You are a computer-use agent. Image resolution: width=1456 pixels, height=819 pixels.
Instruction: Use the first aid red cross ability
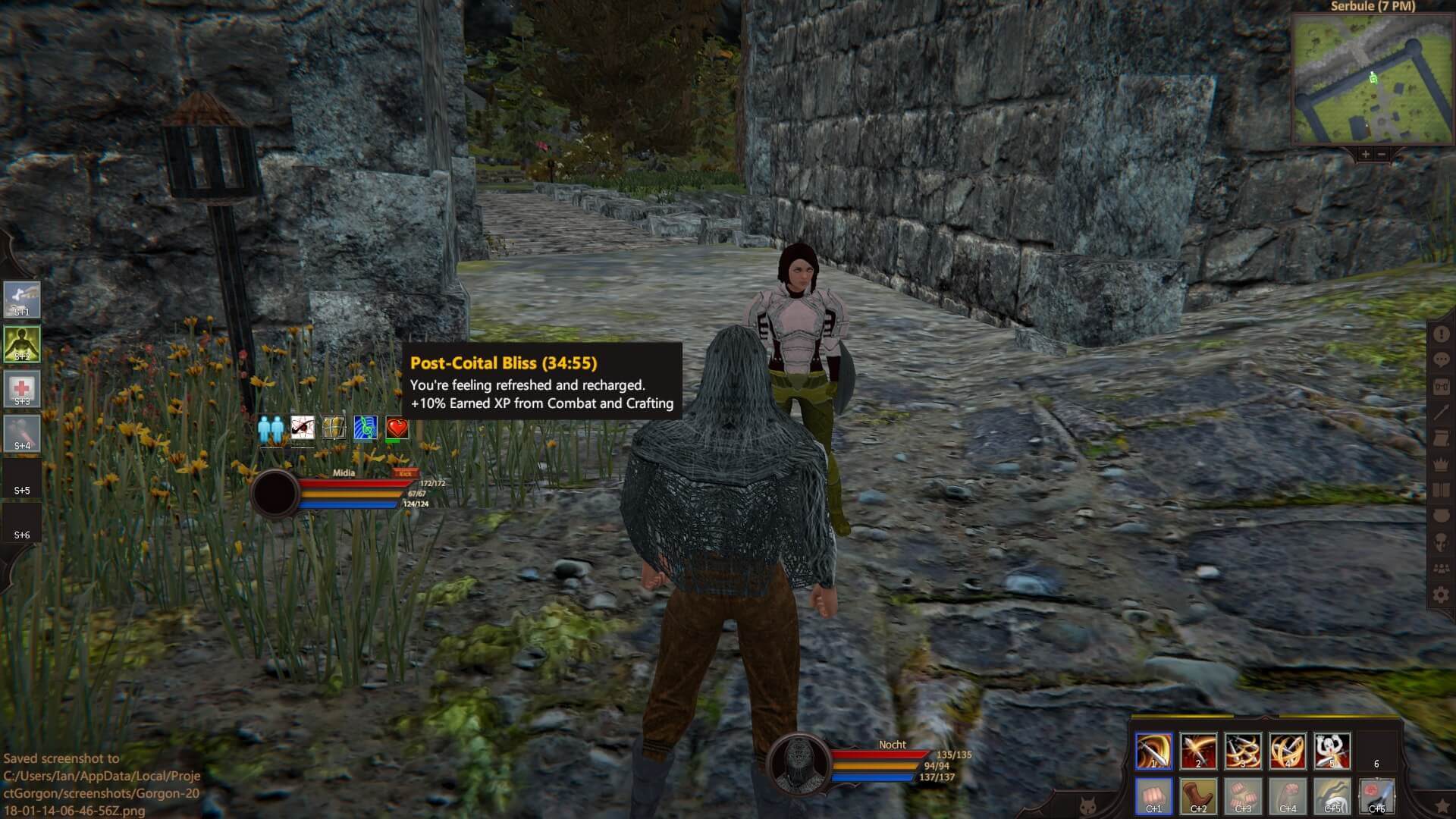click(x=22, y=389)
